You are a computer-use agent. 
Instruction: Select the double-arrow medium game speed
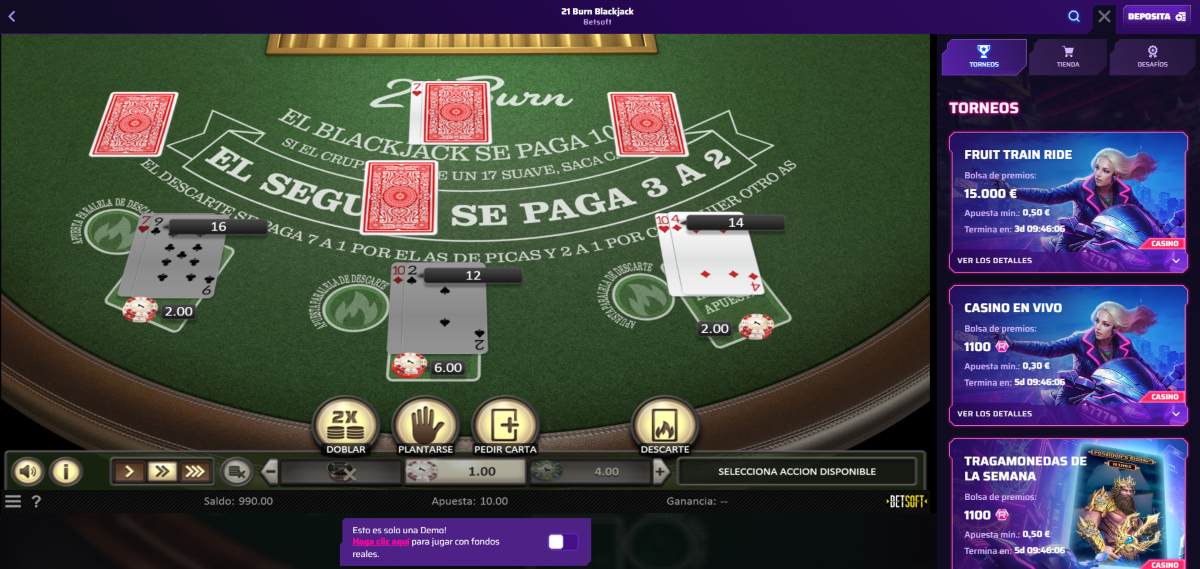(161, 471)
